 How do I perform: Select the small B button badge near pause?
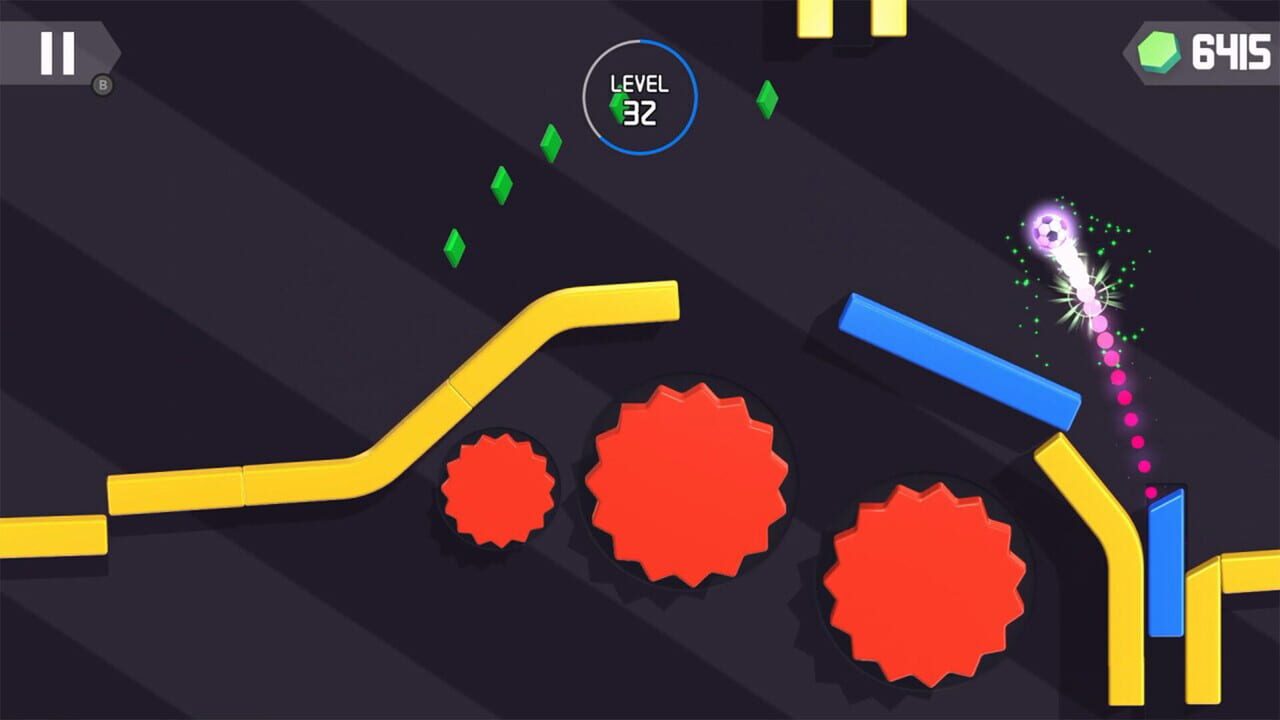pyautogui.click(x=102, y=84)
